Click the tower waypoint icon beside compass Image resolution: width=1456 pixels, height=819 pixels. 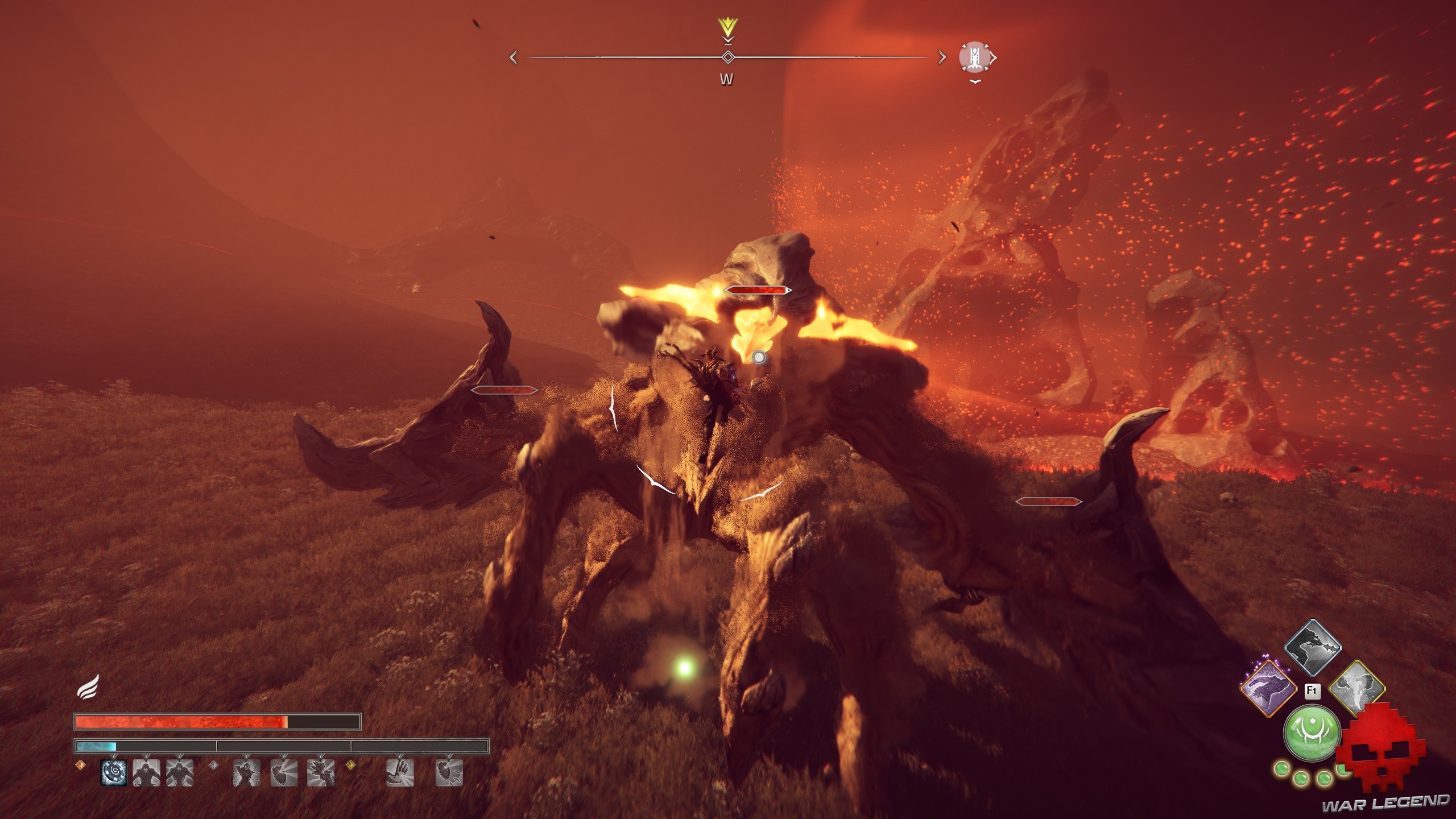(x=974, y=57)
